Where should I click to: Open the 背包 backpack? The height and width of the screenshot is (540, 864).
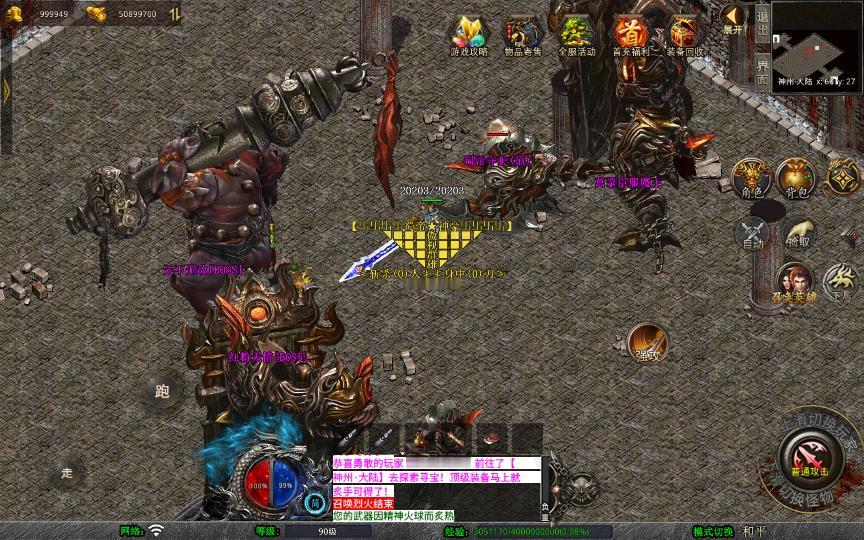(x=796, y=177)
